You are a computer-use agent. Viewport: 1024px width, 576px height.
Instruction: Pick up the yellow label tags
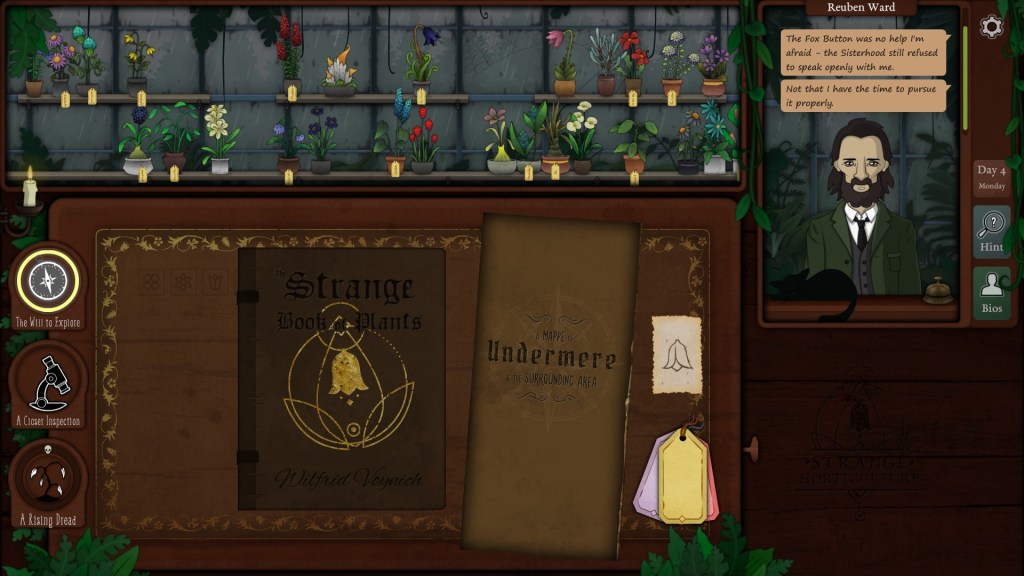[x=683, y=474]
